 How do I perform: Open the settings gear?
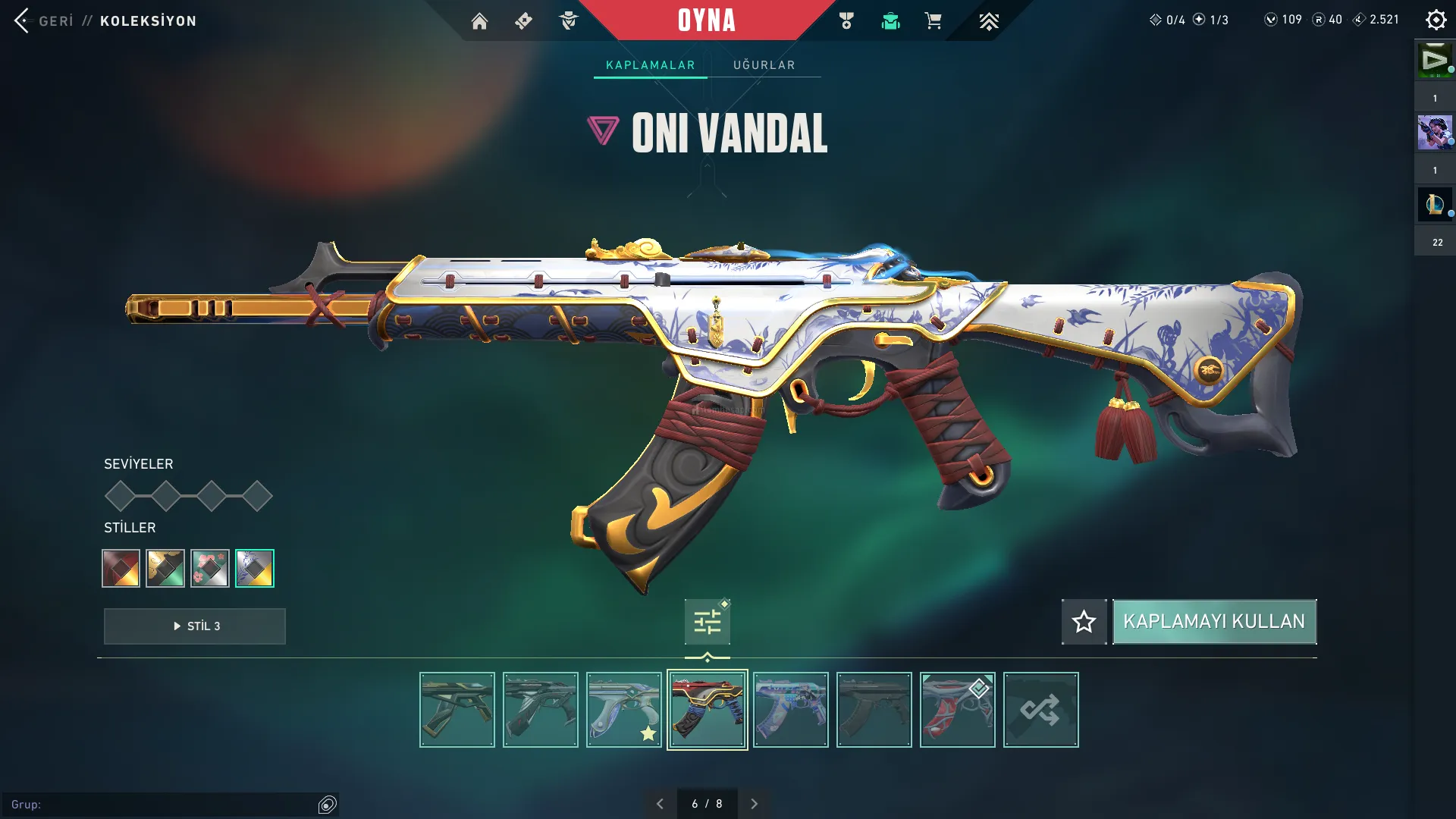point(1436,20)
